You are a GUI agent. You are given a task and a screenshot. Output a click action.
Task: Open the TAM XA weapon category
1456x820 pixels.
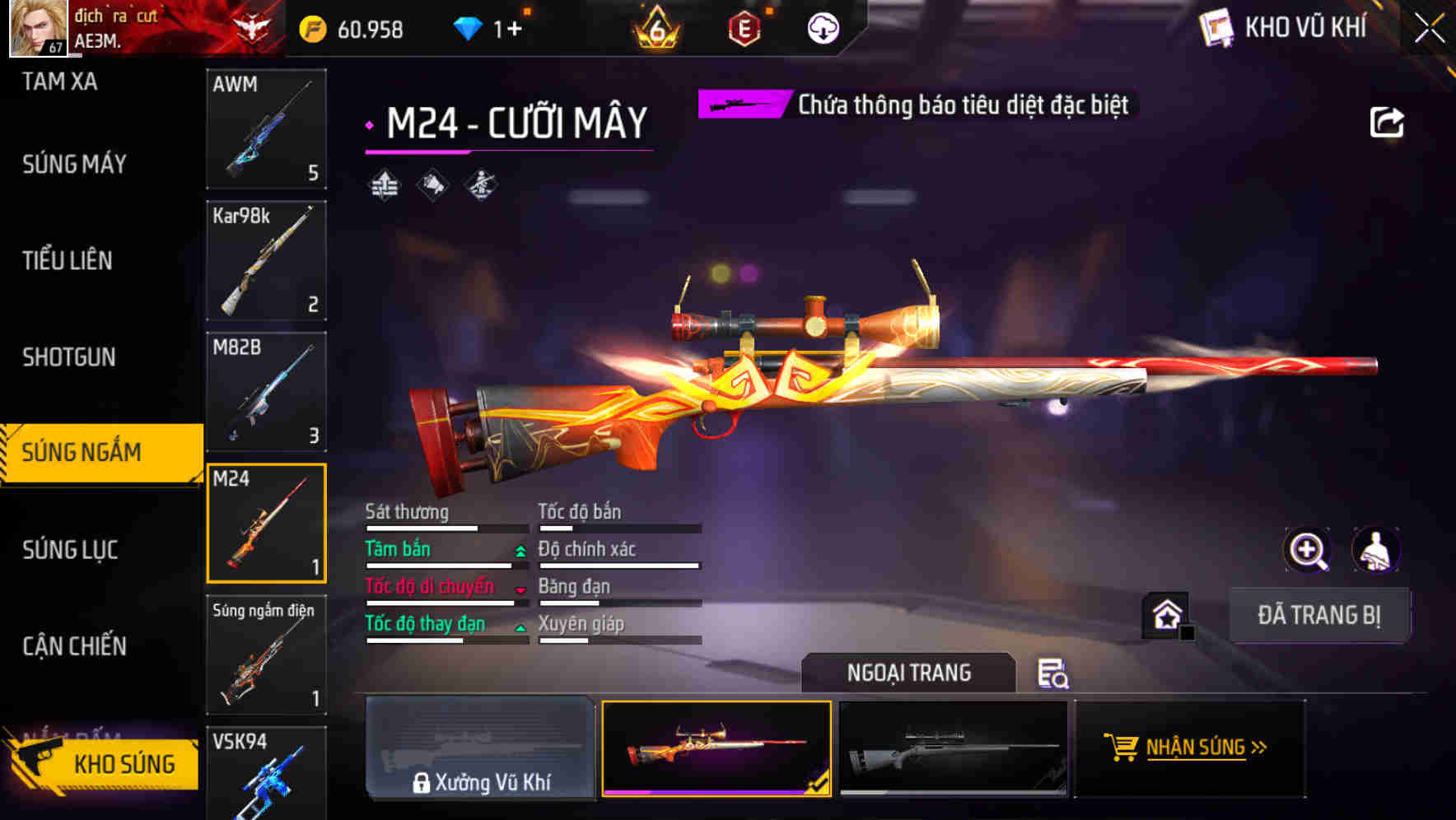tap(59, 82)
